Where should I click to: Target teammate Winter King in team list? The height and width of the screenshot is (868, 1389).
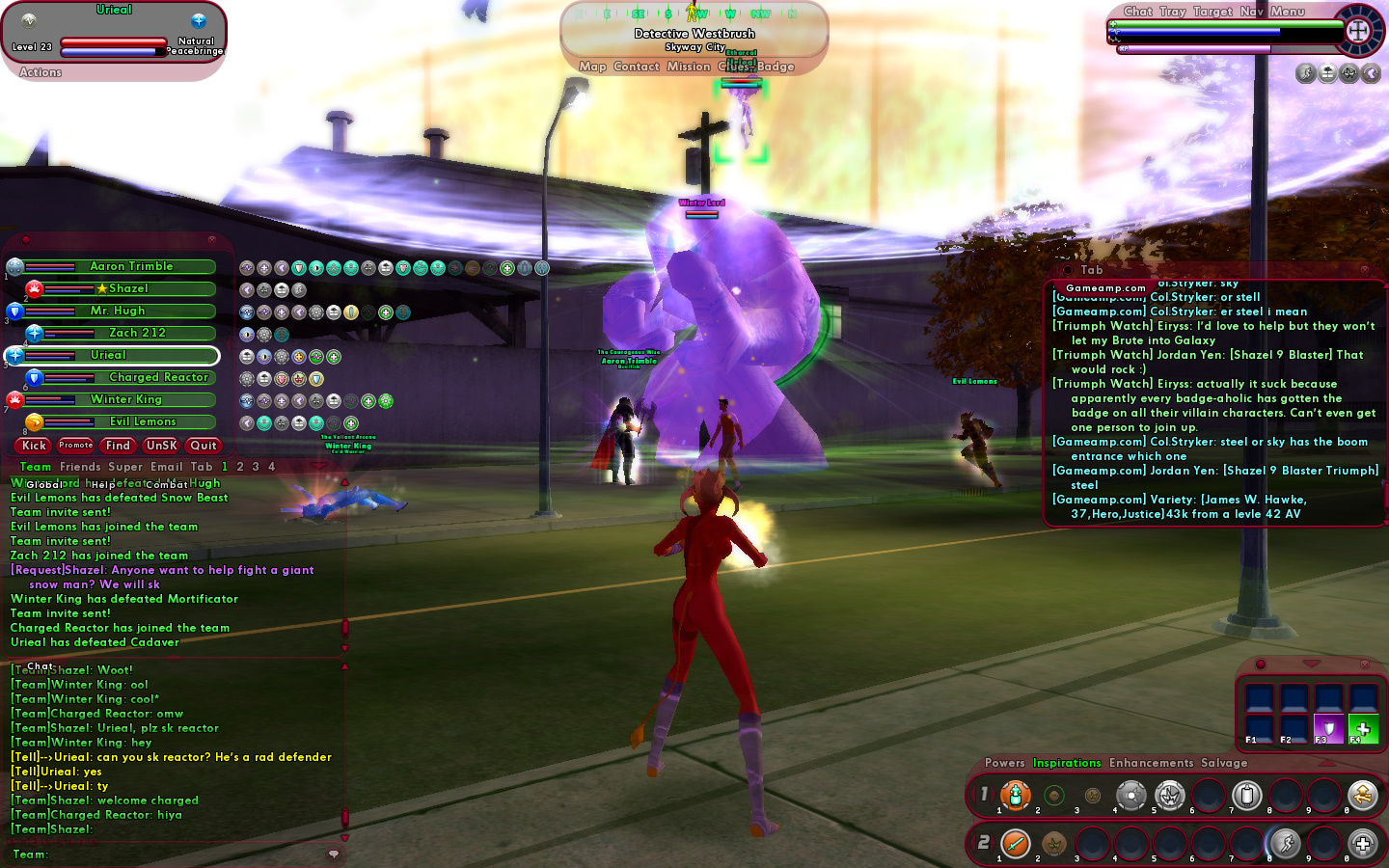[126, 399]
